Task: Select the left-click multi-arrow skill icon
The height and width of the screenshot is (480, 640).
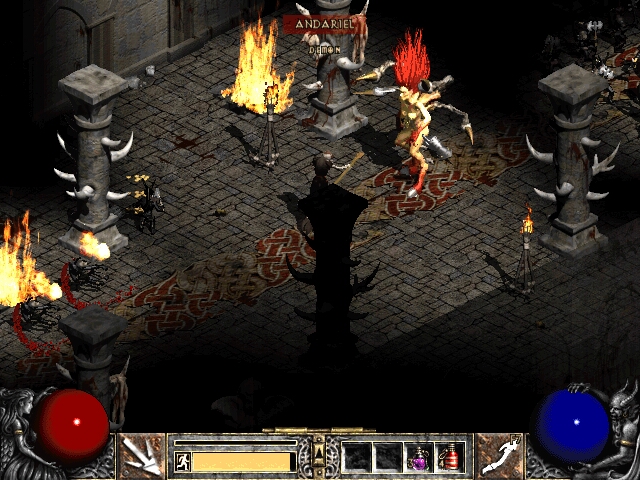Action: (x=141, y=455)
